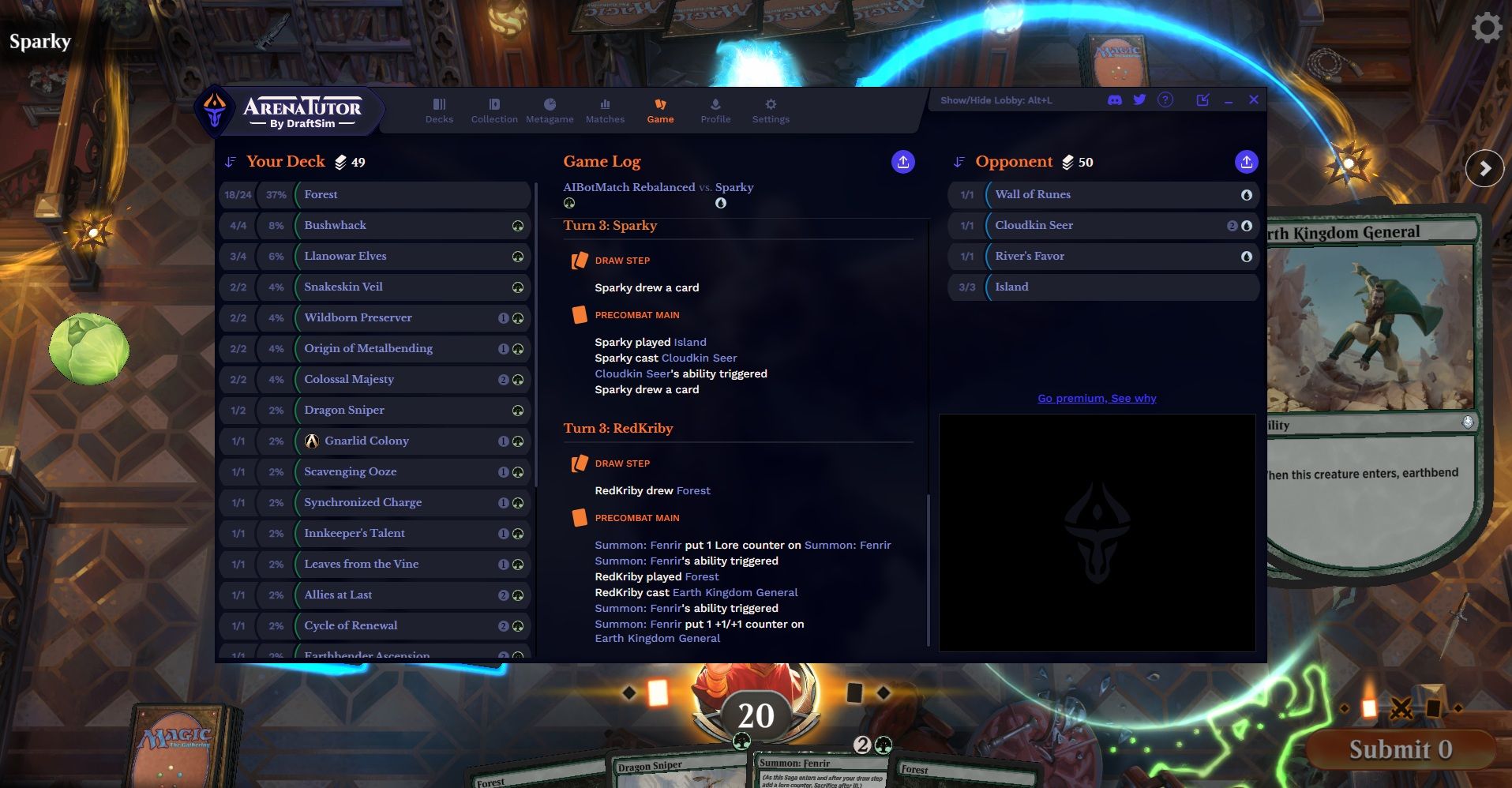Open the help question mark icon
Viewport: 1512px width, 788px height.
click(x=1165, y=99)
